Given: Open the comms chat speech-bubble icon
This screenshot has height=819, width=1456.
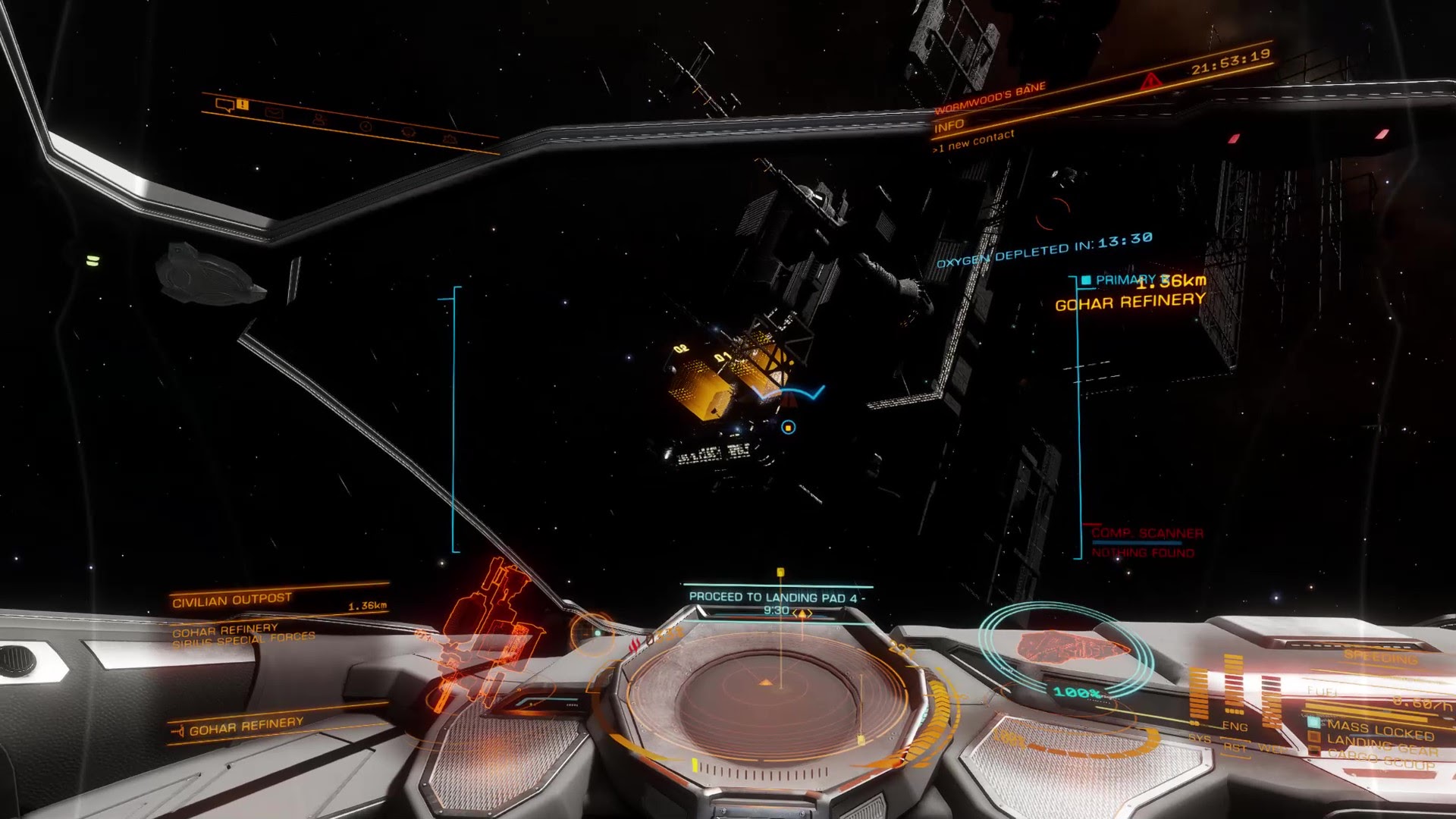Looking at the screenshot, I should (225, 105).
